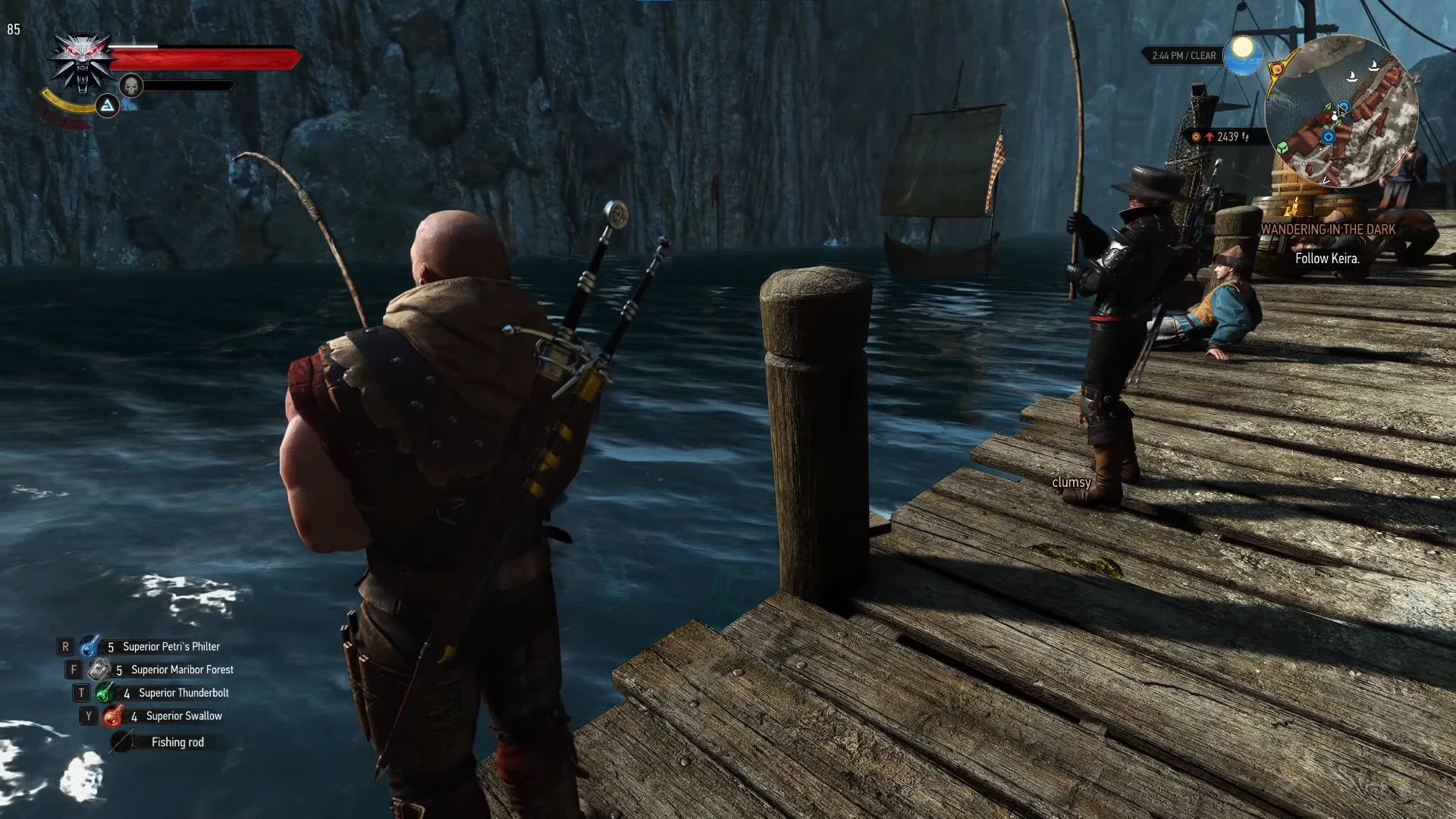1456x819 pixels.
Task: Click the gold coin icon next to 2439
Action: click(1196, 136)
